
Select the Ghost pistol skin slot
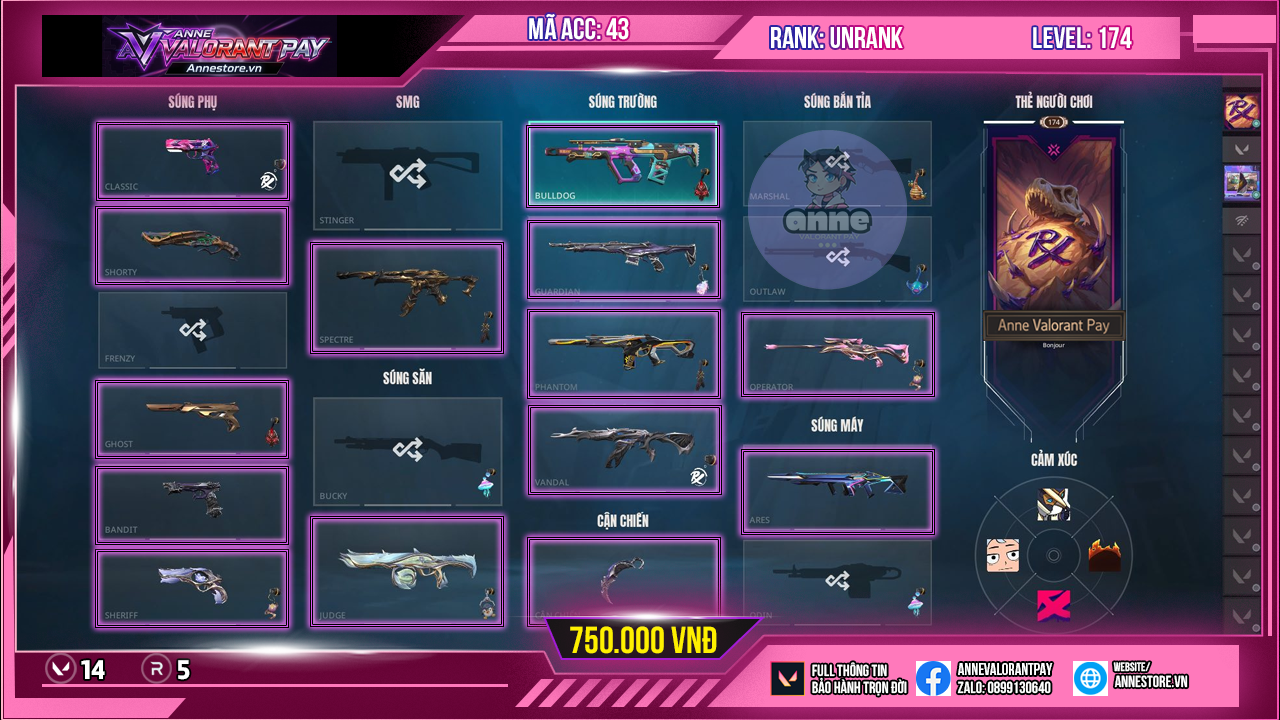pos(192,418)
